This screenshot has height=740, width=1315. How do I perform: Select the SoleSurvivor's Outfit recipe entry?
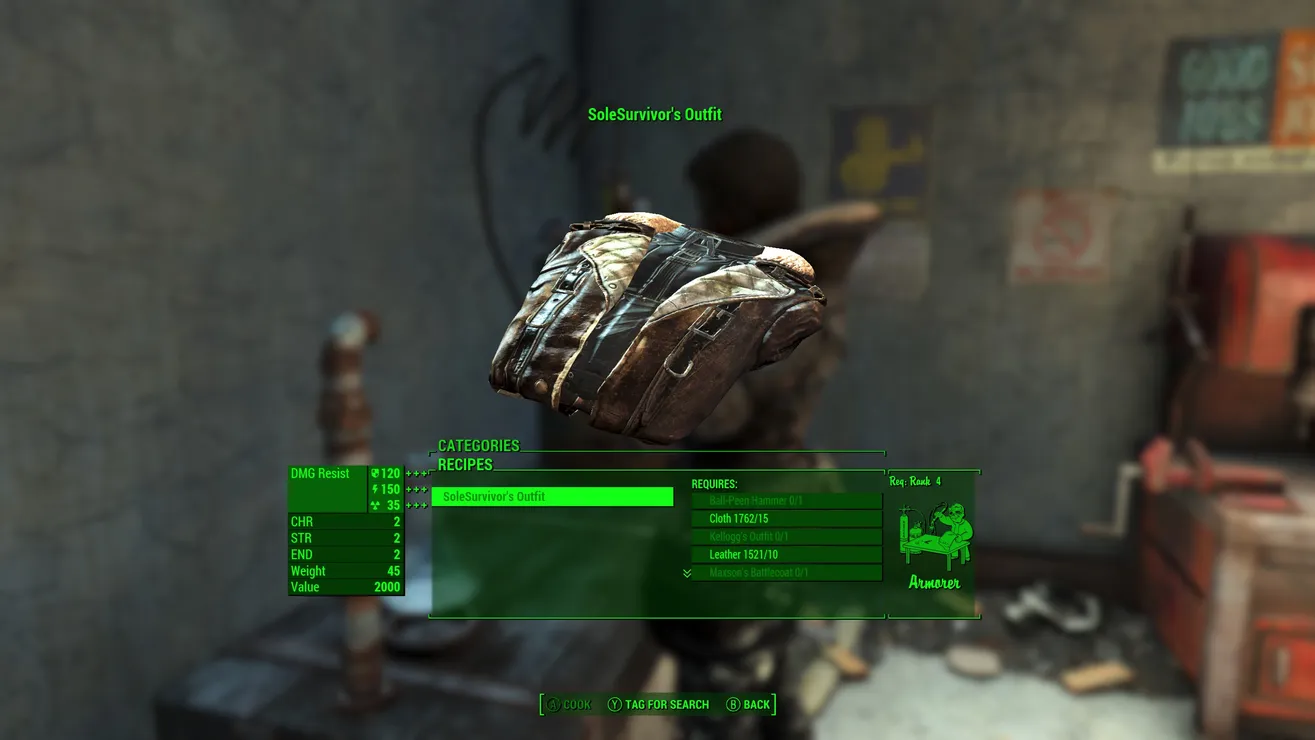coord(551,496)
